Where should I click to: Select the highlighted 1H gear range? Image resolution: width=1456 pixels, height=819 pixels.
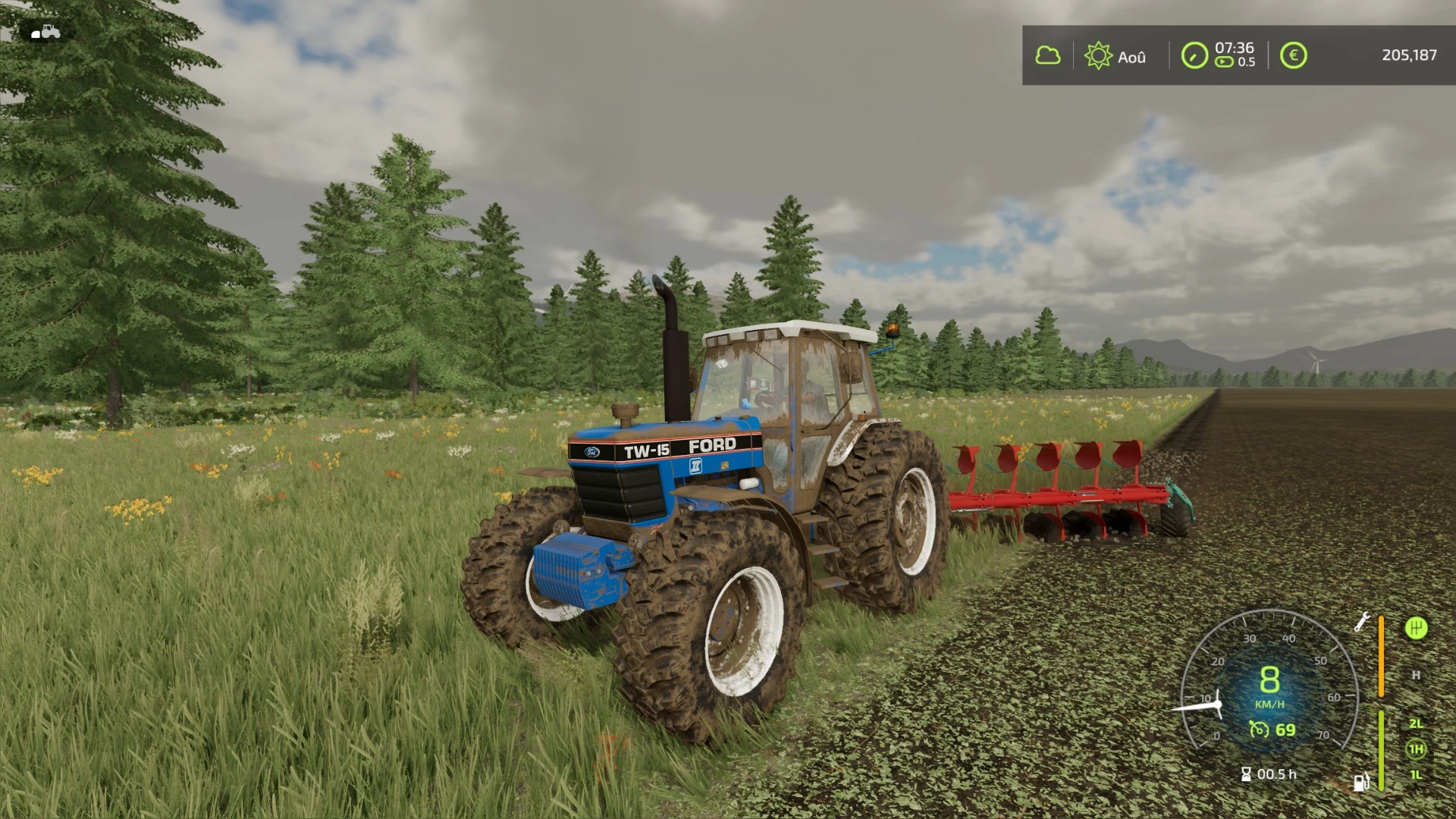pyautogui.click(x=1416, y=748)
